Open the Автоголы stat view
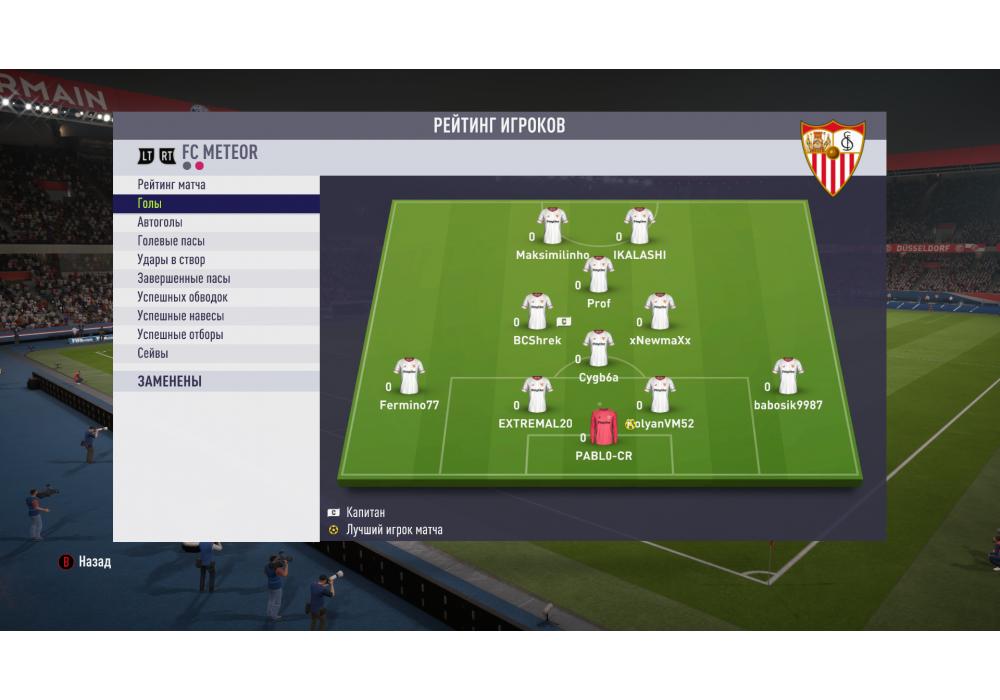The image size is (1000, 700). (x=216, y=223)
